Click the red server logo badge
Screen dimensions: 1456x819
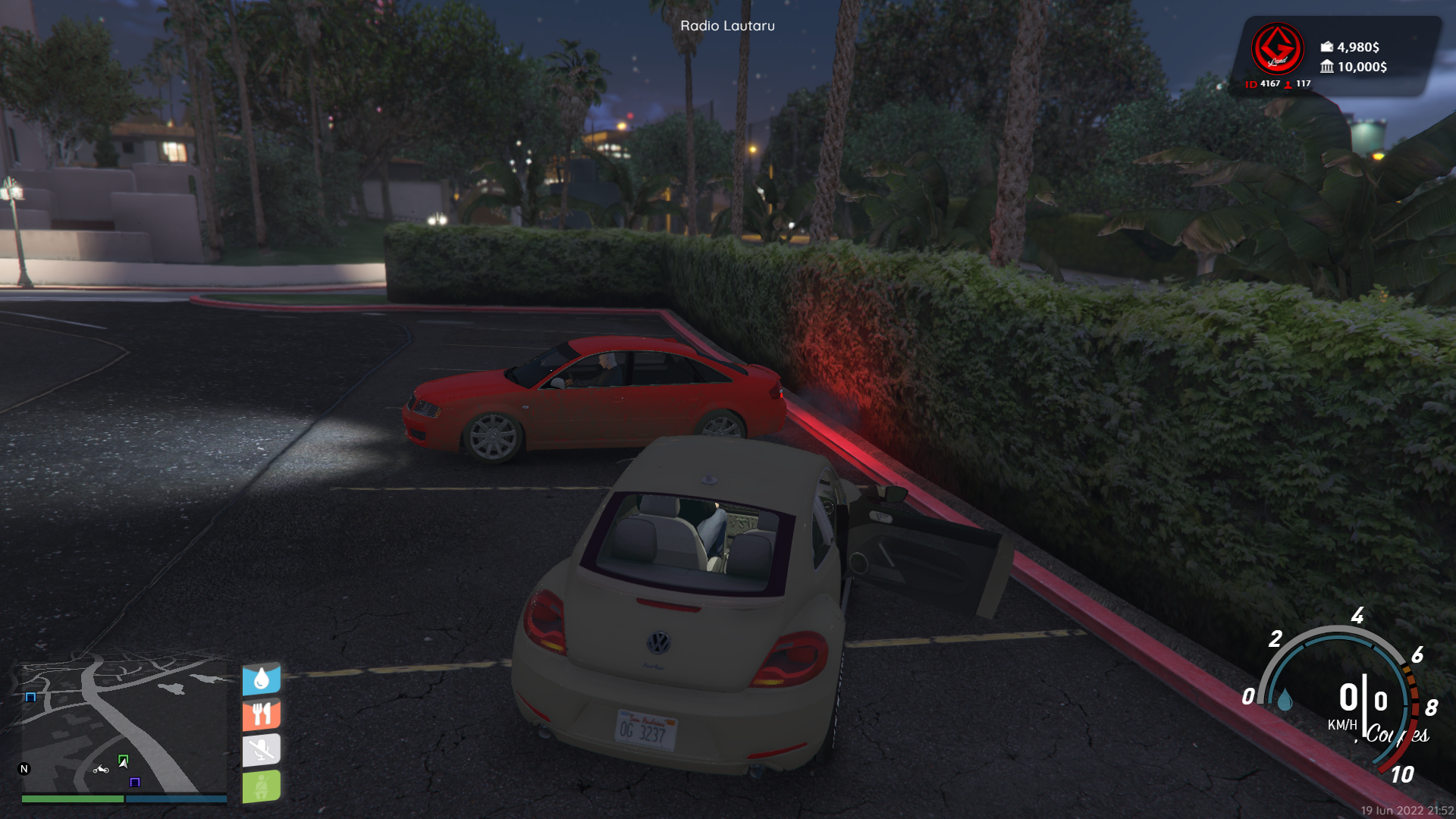click(1277, 49)
